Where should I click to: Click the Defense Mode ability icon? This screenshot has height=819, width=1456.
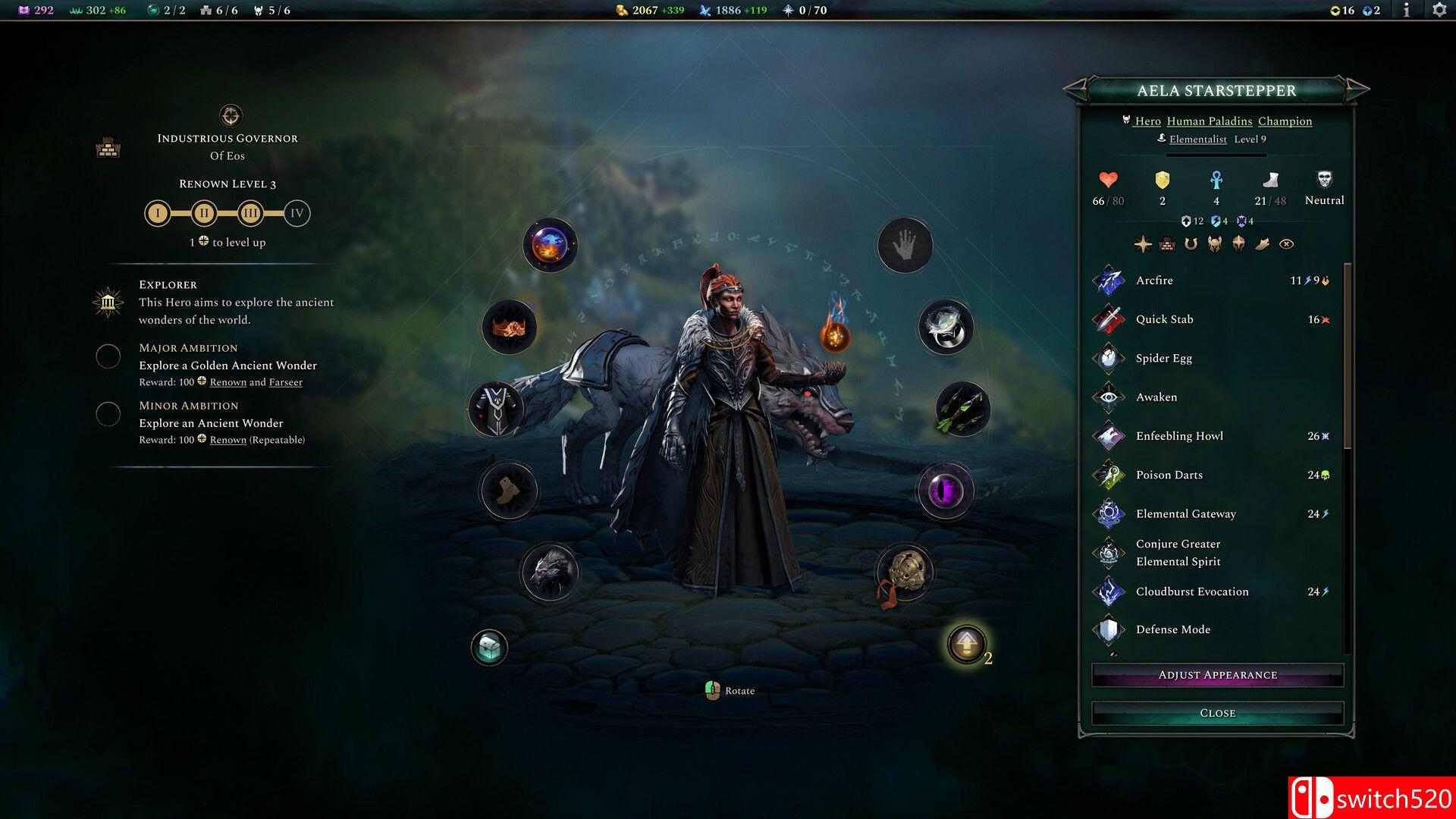(x=1108, y=629)
